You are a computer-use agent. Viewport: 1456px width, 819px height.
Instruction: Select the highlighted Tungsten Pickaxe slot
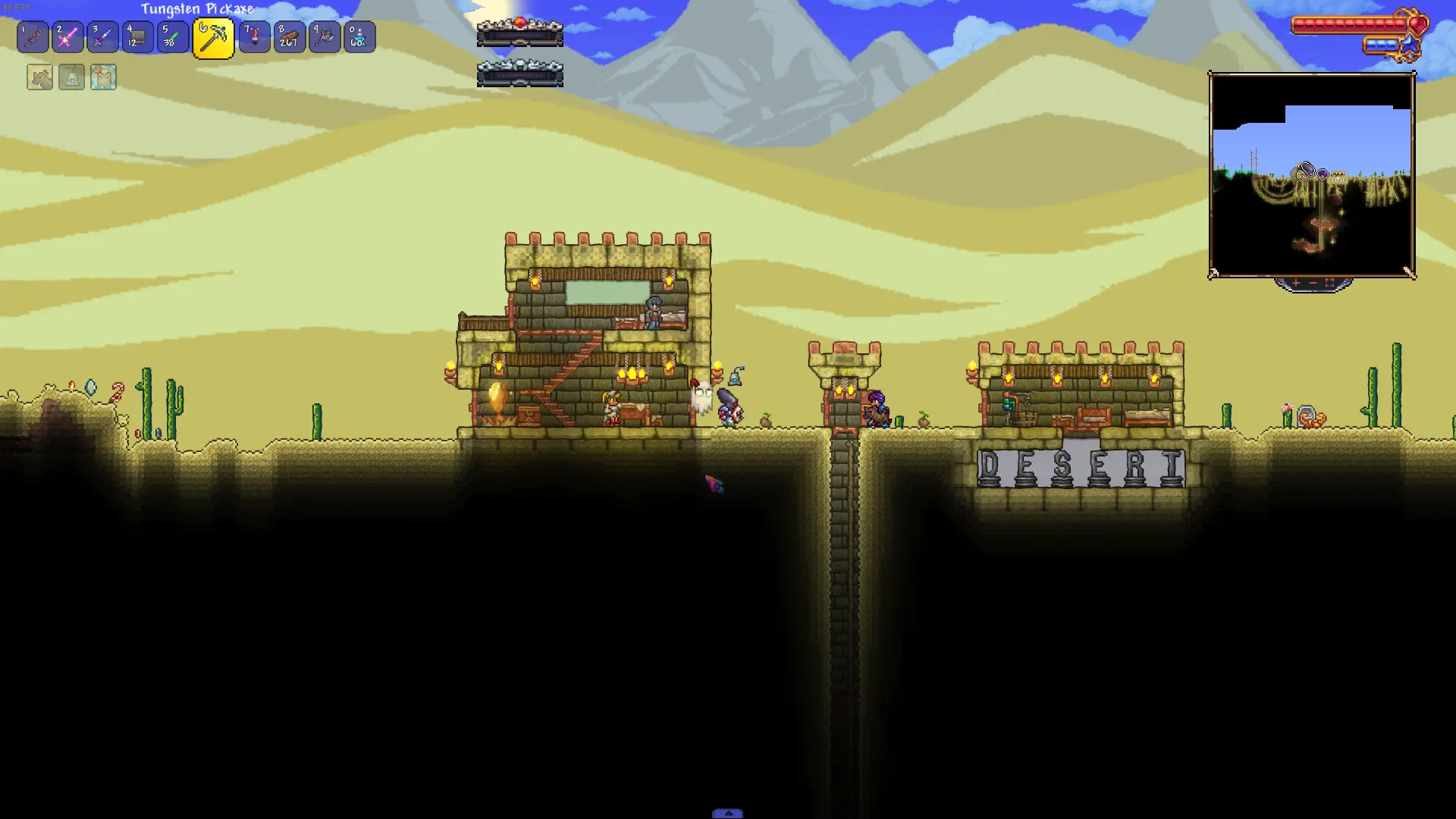click(x=213, y=38)
